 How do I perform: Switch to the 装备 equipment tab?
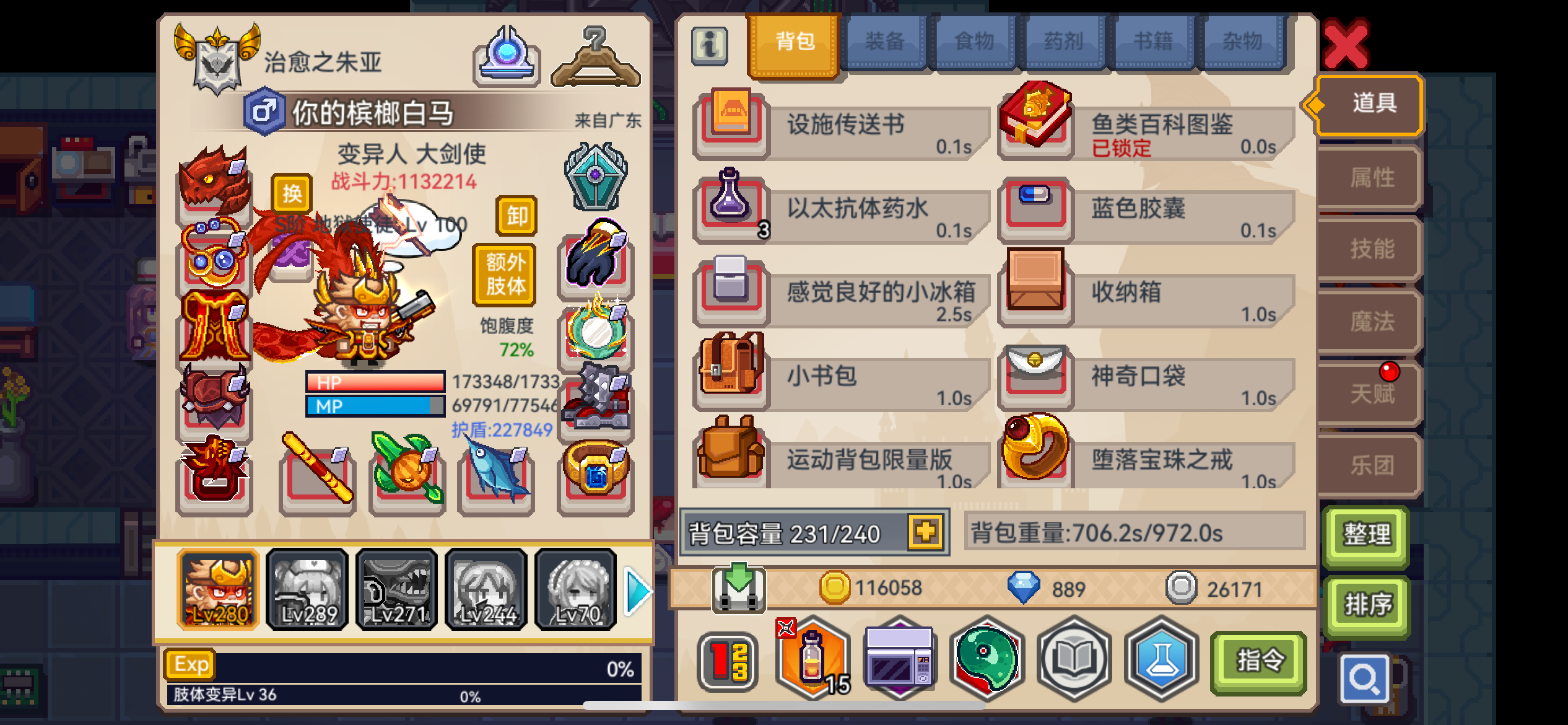click(886, 42)
